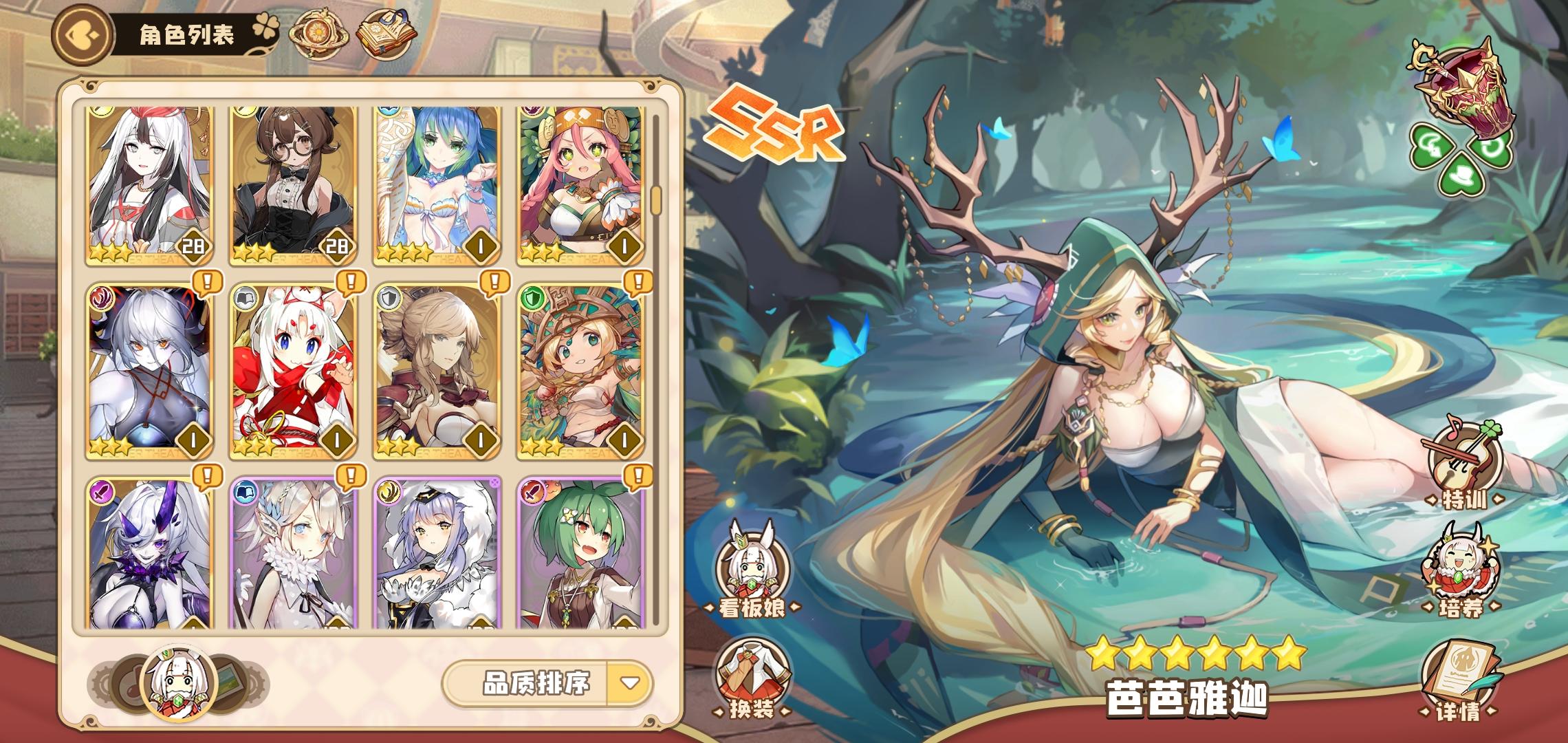Switch to the handbook archive tab
Image resolution: width=1568 pixels, height=743 pixels.
click(x=387, y=33)
